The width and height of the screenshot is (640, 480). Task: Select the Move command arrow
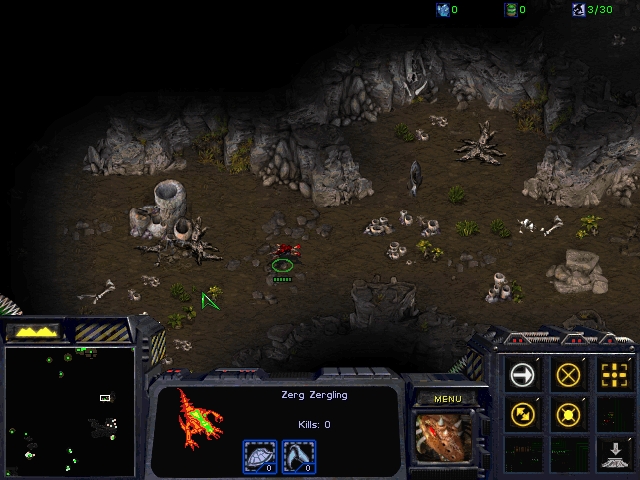coord(523,375)
